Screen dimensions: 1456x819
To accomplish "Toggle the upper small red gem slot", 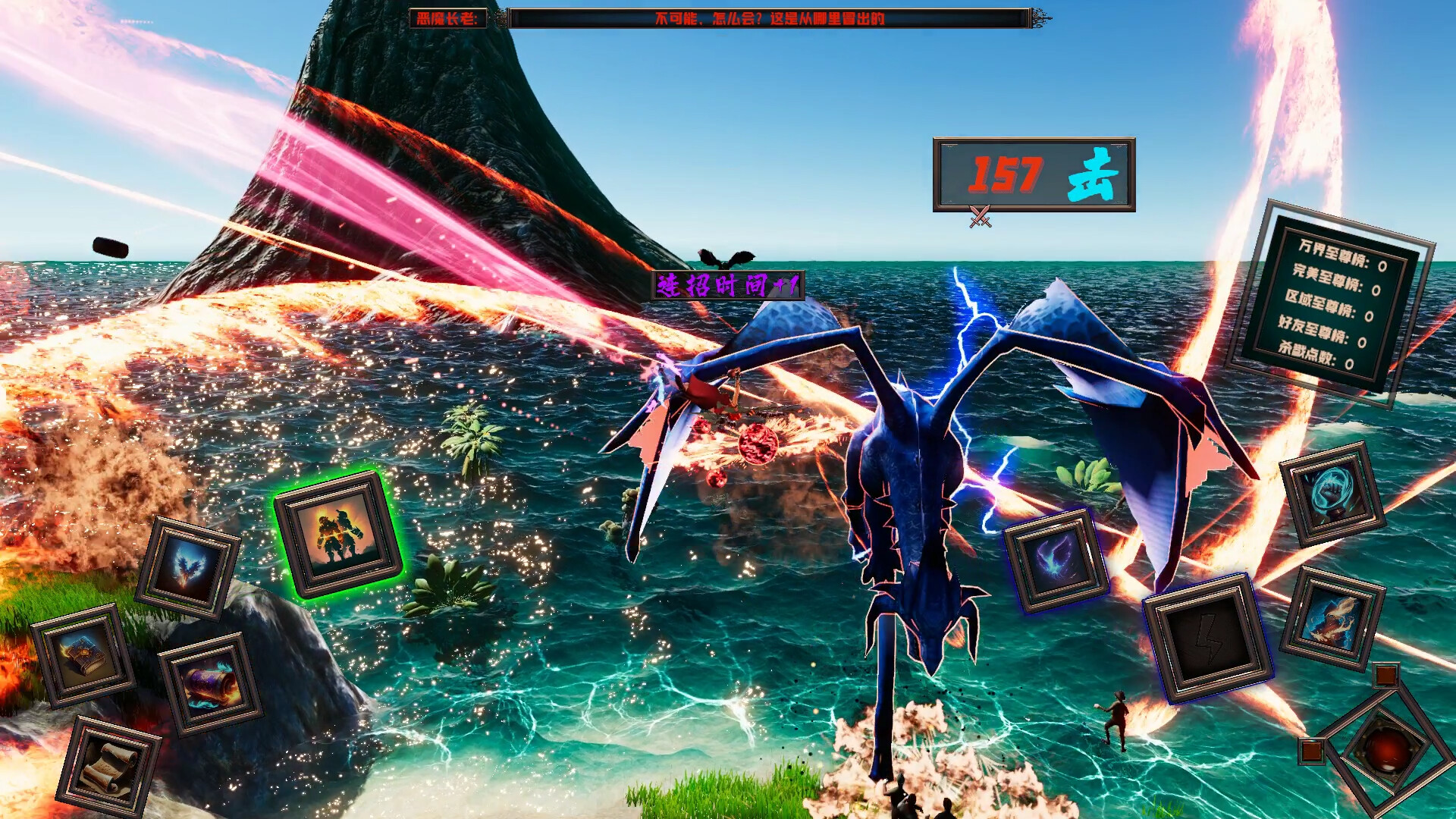I will click(1387, 676).
